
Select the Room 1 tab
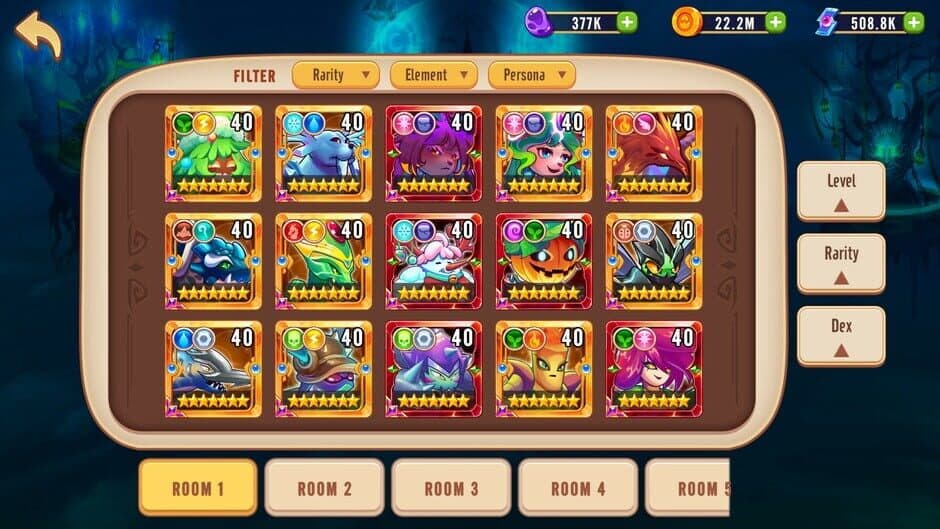pos(197,488)
